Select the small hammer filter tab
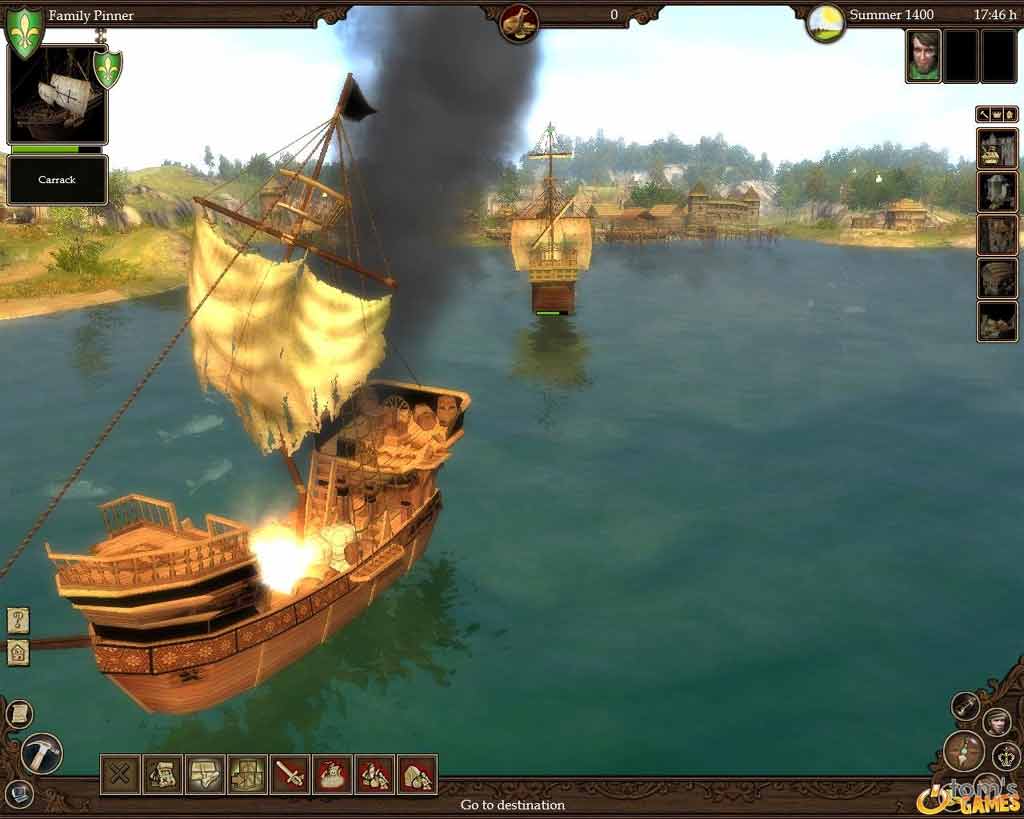This screenshot has height=819, width=1024. click(984, 115)
